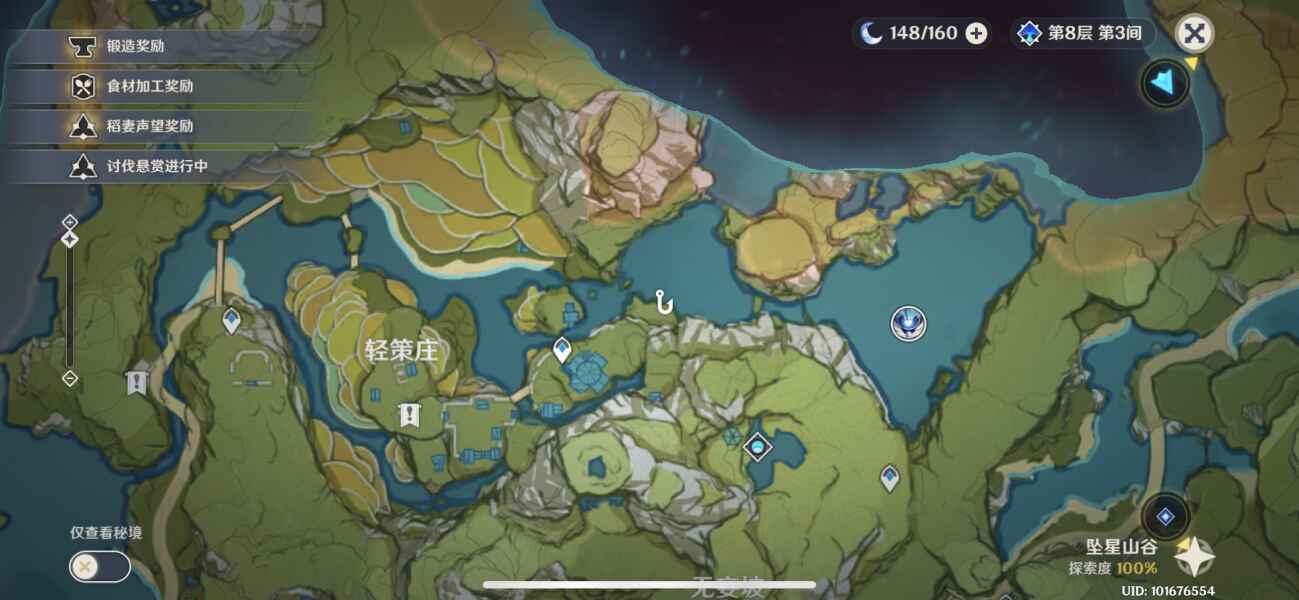The image size is (1299, 600).
Task: Select the diamond-shaped marker beside the small lake
Action: (x=758, y=446)
